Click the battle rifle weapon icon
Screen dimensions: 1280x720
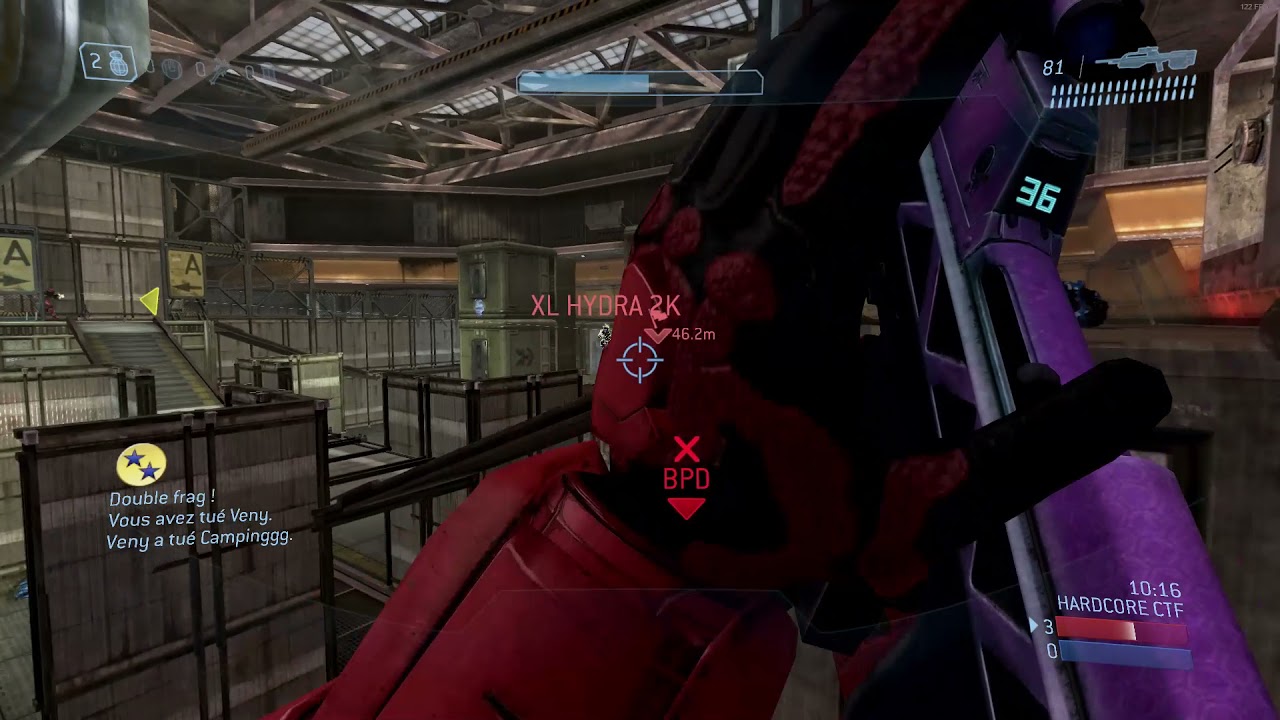[1144, 59]
